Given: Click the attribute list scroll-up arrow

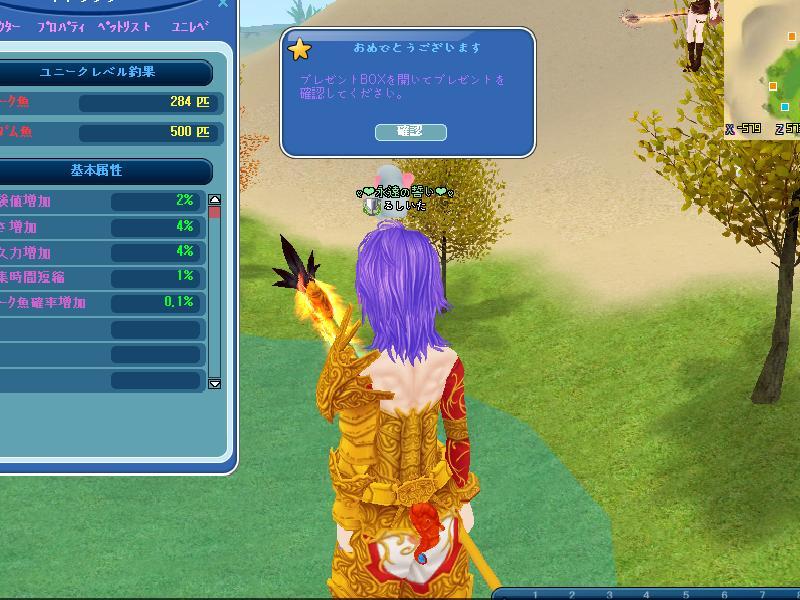Looking at the screenshot, I should pos(214,200).
